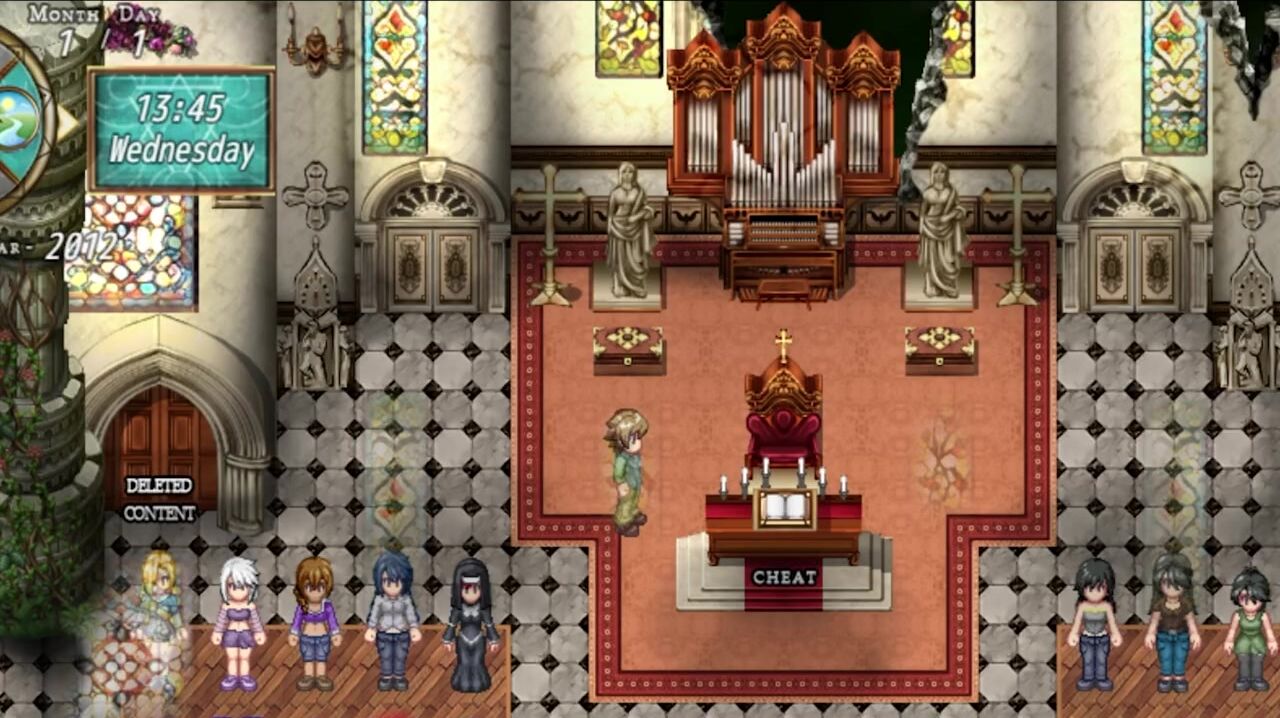Select the CHEAT label on the altar
The height and width of the screenshot is (718, 1280).
pos(784,577)
